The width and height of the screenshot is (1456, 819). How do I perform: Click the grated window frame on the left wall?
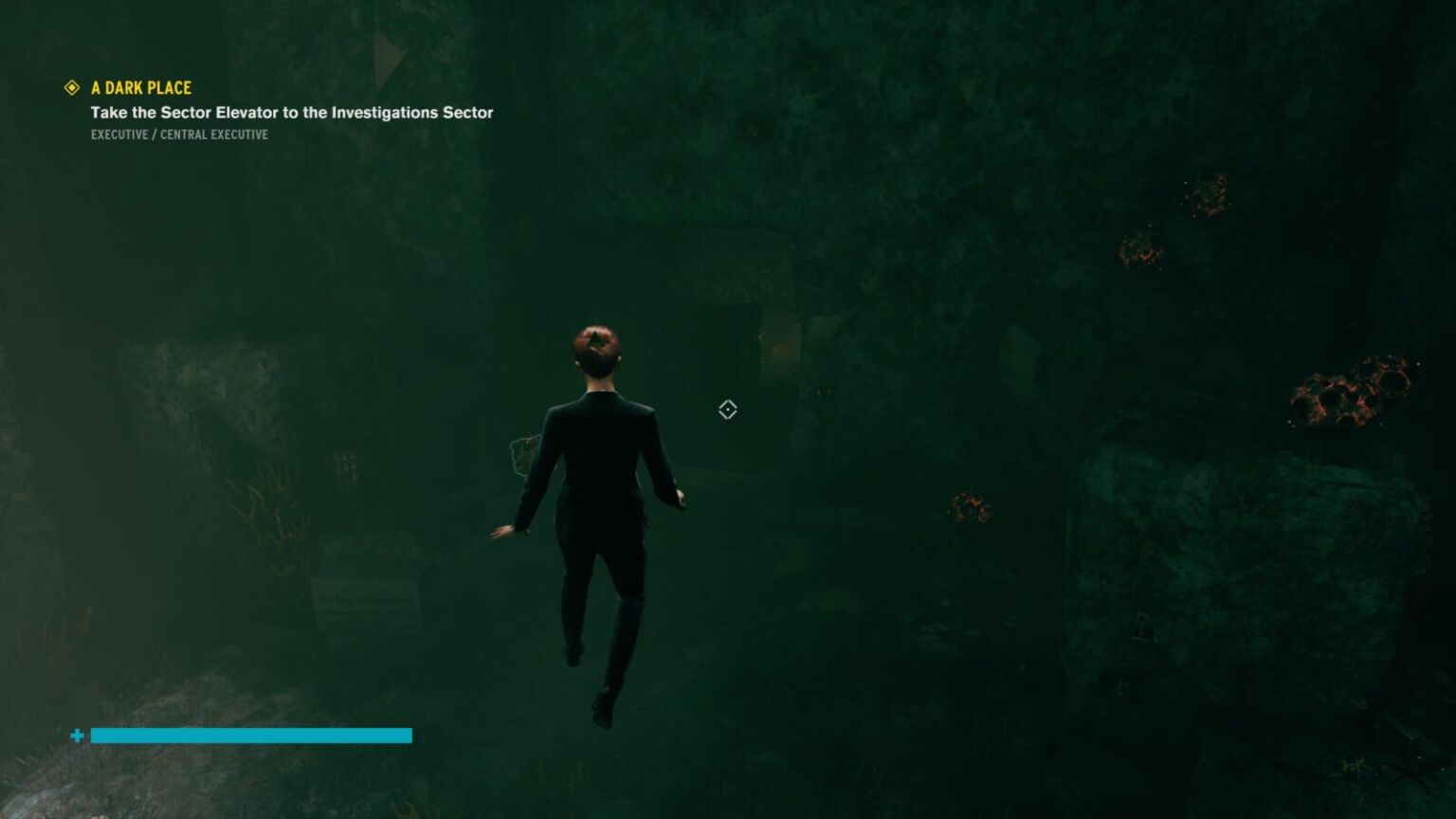(347, 466)
